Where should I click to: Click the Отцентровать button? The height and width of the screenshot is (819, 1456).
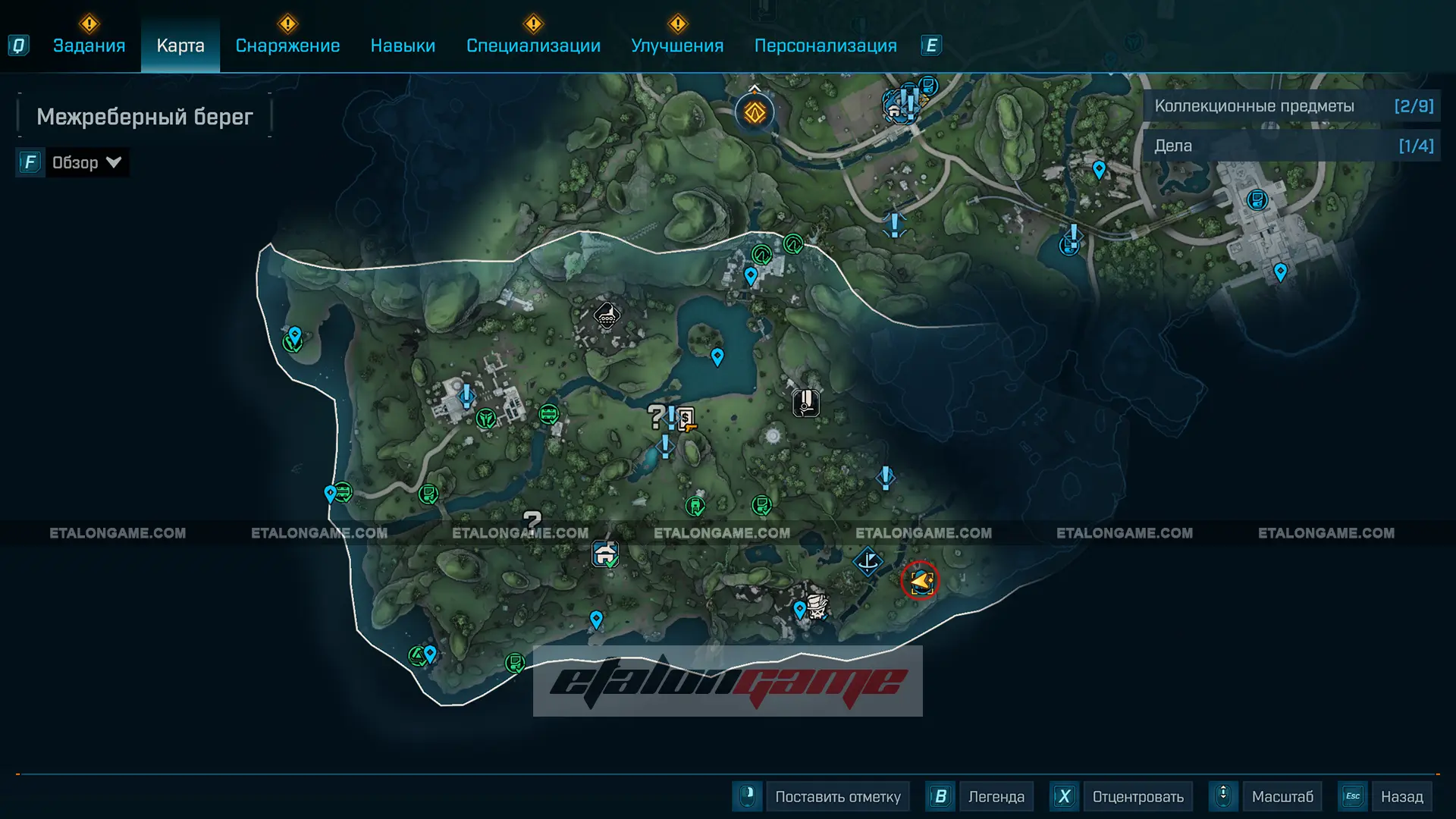1137,796
